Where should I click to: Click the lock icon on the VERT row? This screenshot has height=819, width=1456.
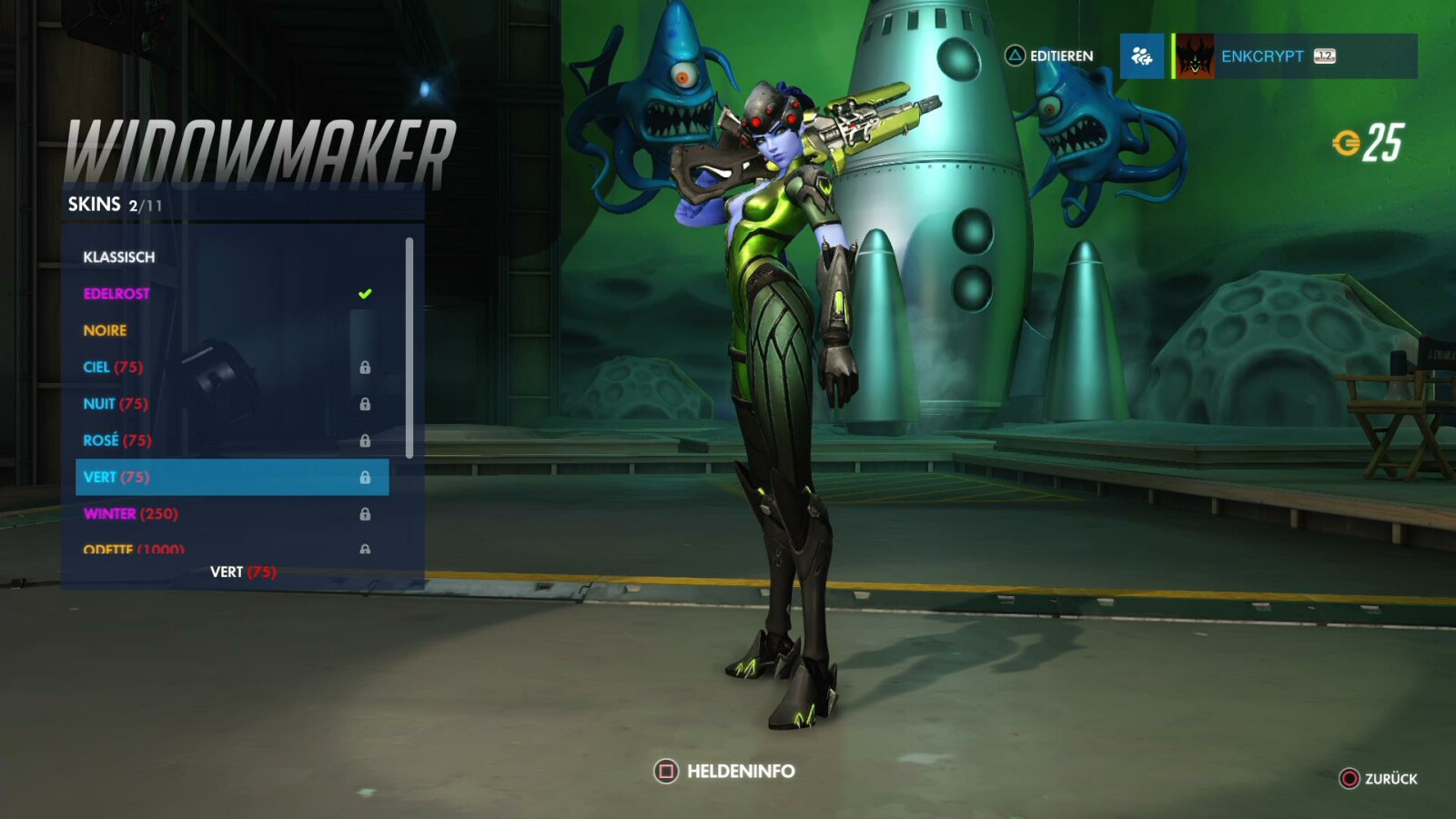(x=368, y=476)
